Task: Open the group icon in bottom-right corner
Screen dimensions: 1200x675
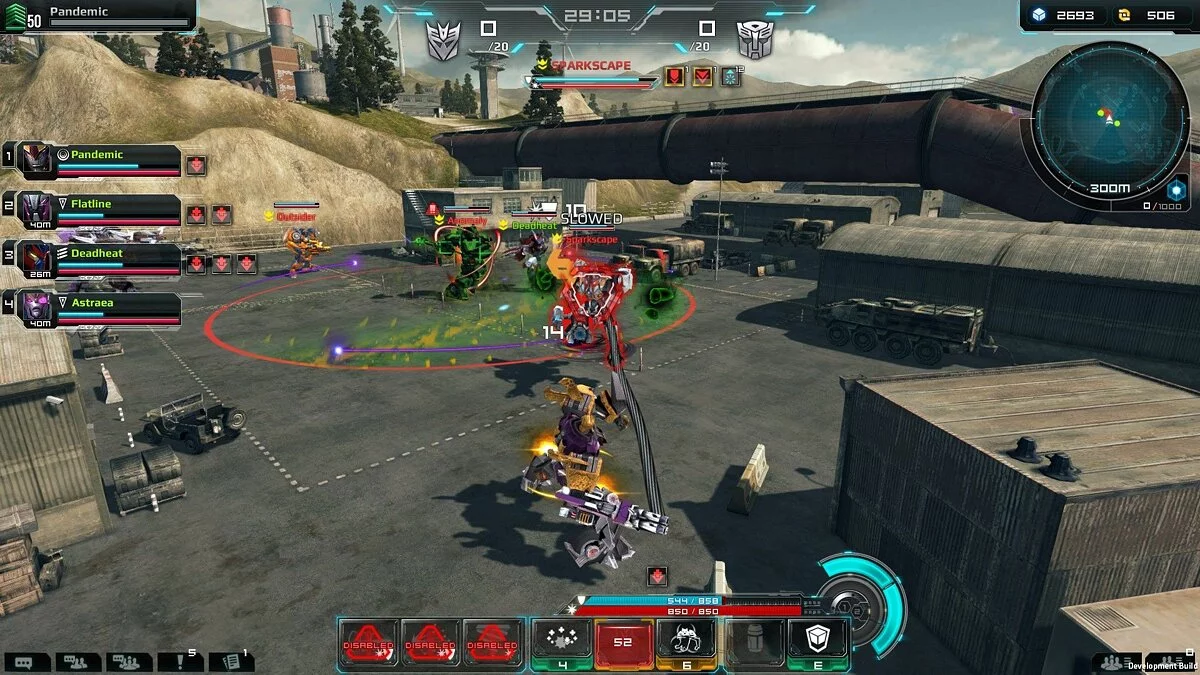Action: pos(1109,662)
